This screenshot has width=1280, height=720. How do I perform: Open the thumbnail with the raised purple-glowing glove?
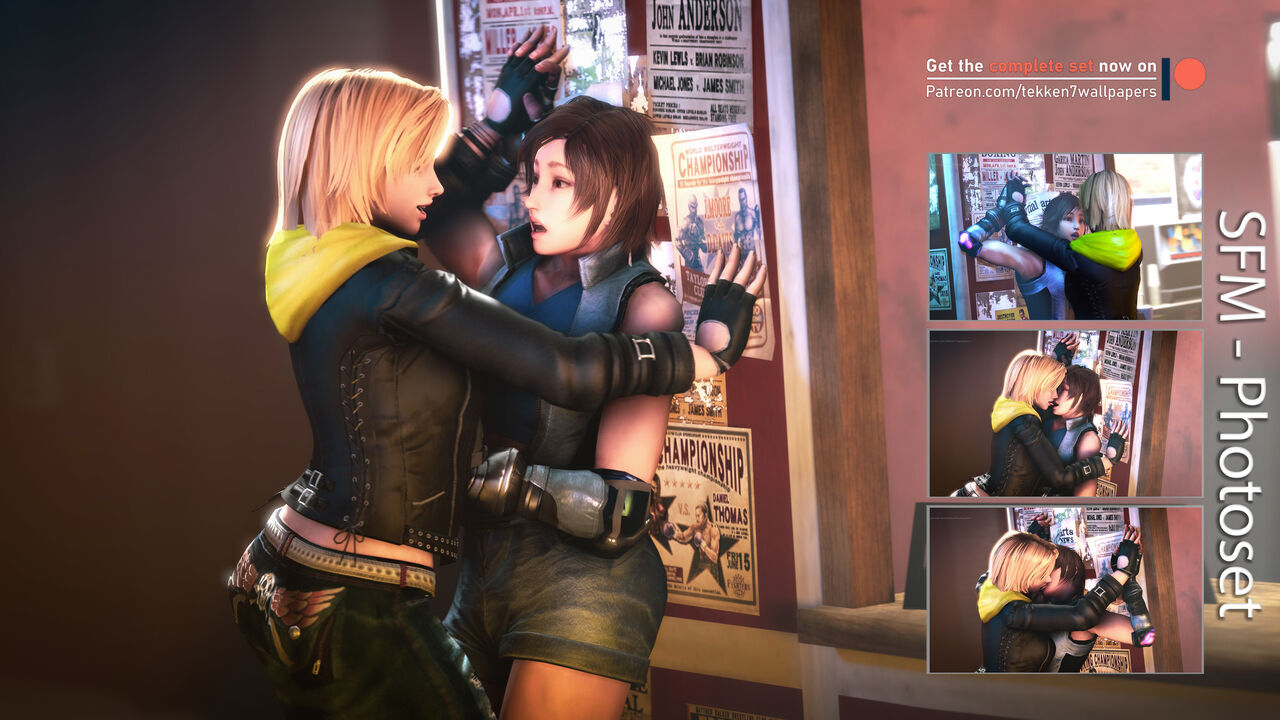pyautogui.click(x=1064, y=236)
